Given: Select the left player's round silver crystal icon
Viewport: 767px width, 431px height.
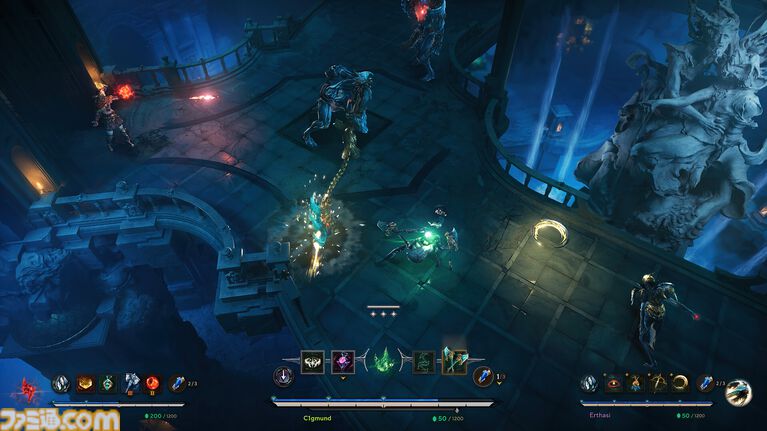Looking at the screenshot, I should point(62,382).
